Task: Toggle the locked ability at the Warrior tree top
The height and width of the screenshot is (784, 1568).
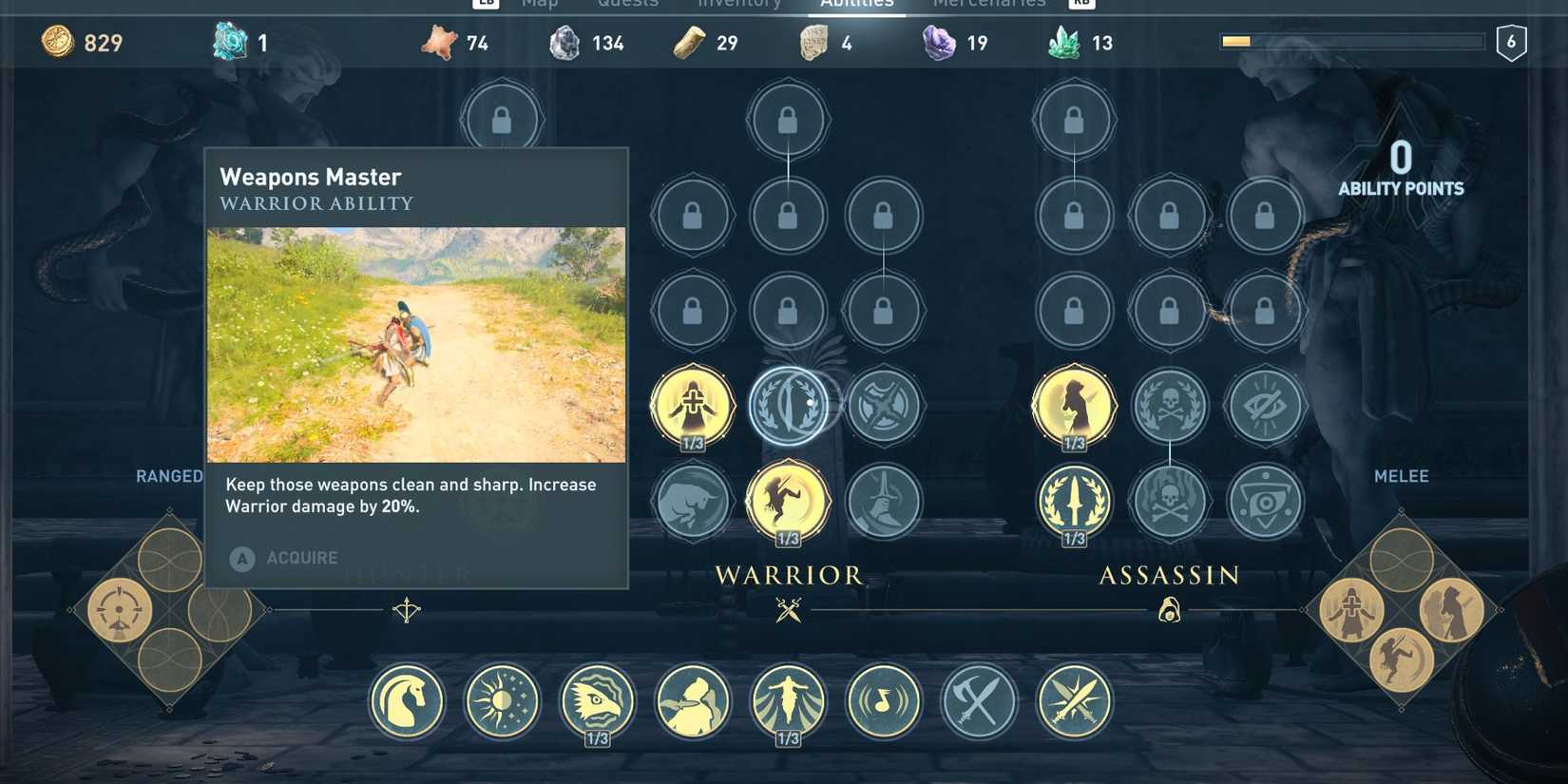Action: point(789,121)
